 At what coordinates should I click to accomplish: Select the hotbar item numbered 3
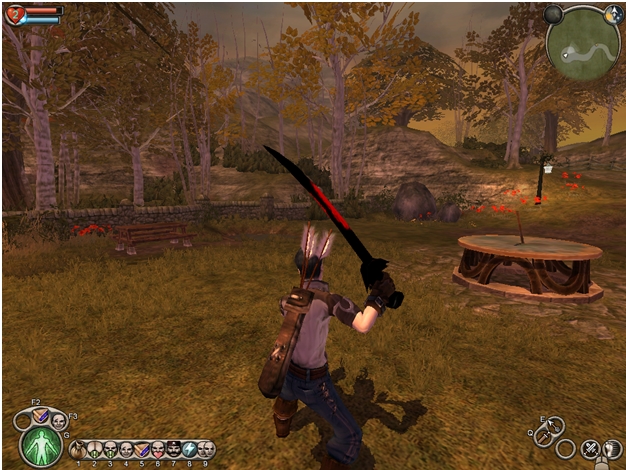110,449
